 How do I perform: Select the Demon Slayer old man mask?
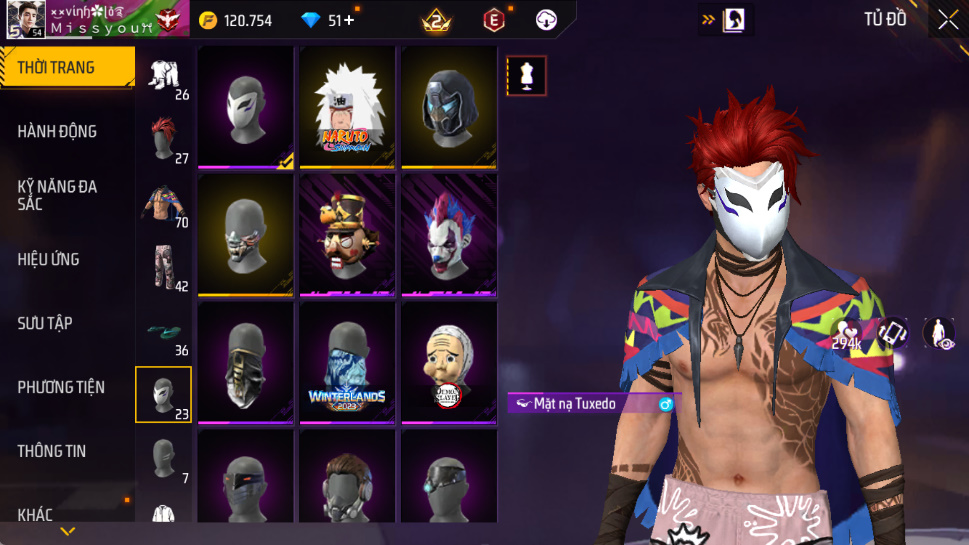(449, 363)
